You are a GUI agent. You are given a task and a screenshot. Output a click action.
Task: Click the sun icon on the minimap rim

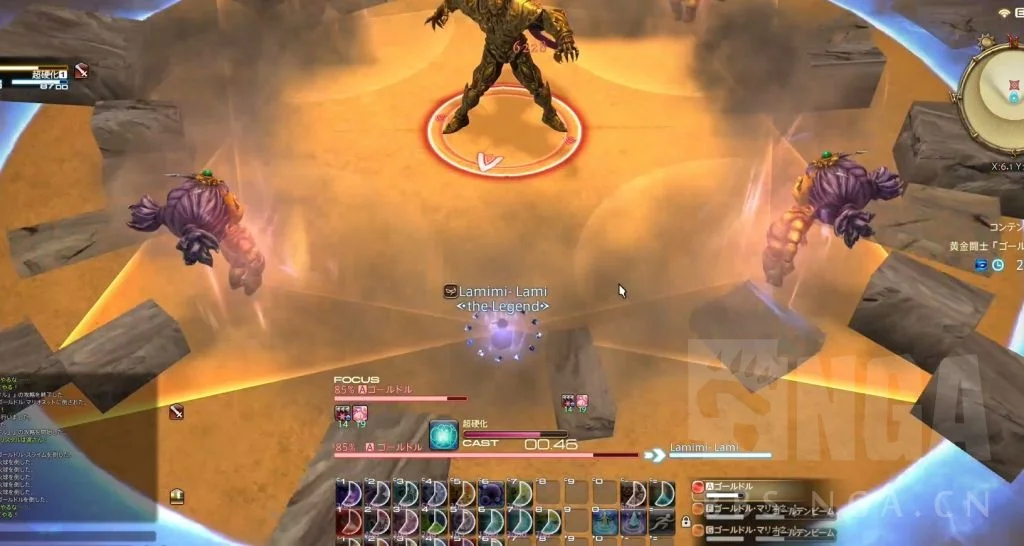point(984,43)
